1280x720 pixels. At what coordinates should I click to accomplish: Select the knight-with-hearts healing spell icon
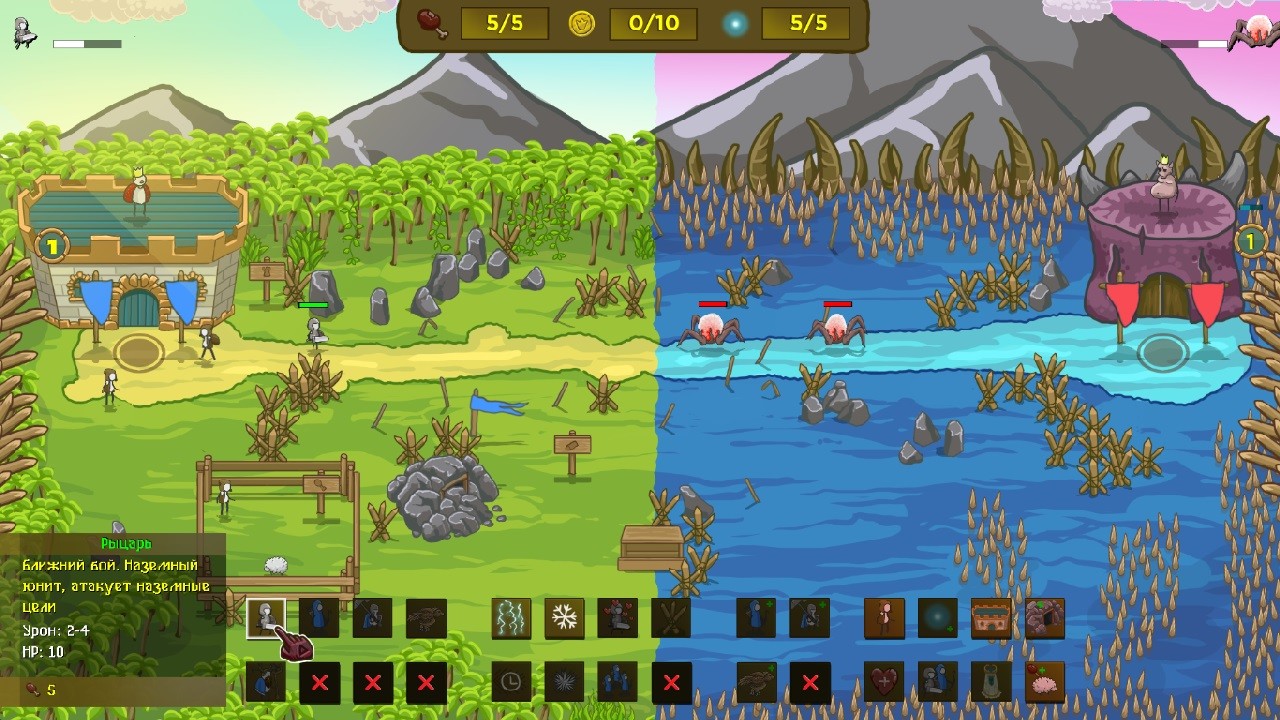click(618, 618)
